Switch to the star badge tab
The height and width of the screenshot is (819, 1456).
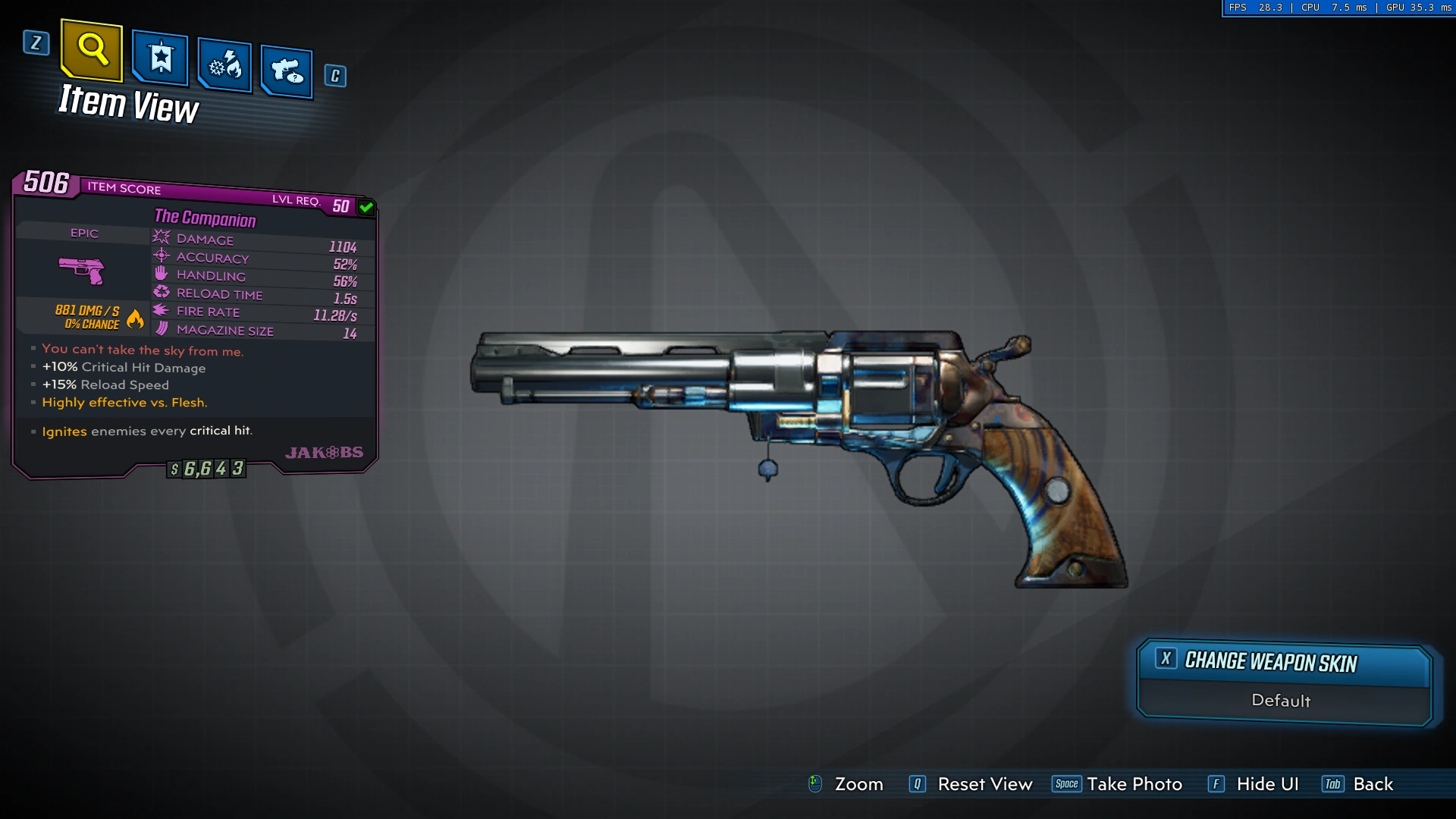pyautogui.click(x=160, y=58)
